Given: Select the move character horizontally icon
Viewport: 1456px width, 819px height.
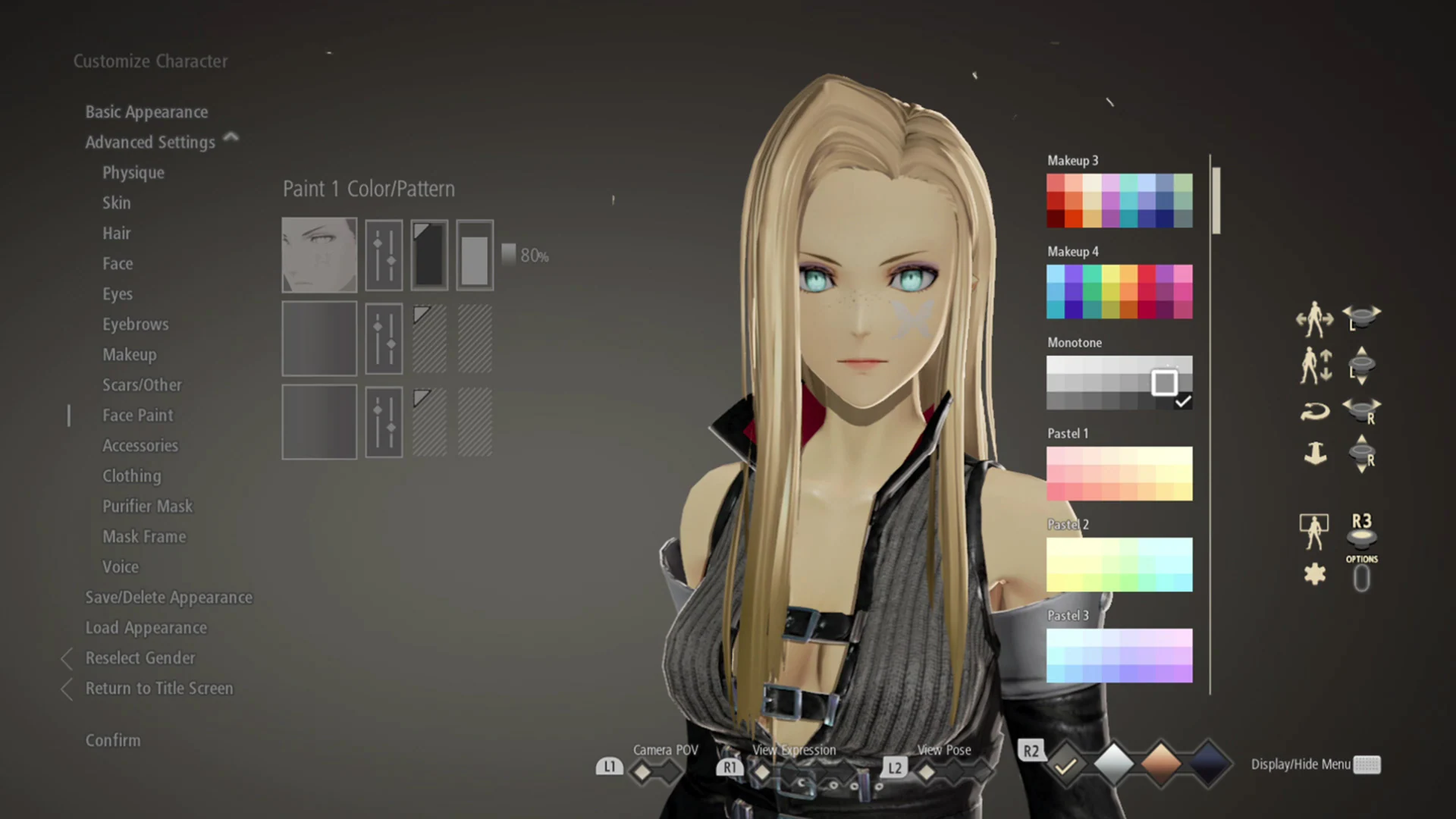Looking at the screenshot, I should tap(1314, 318).
